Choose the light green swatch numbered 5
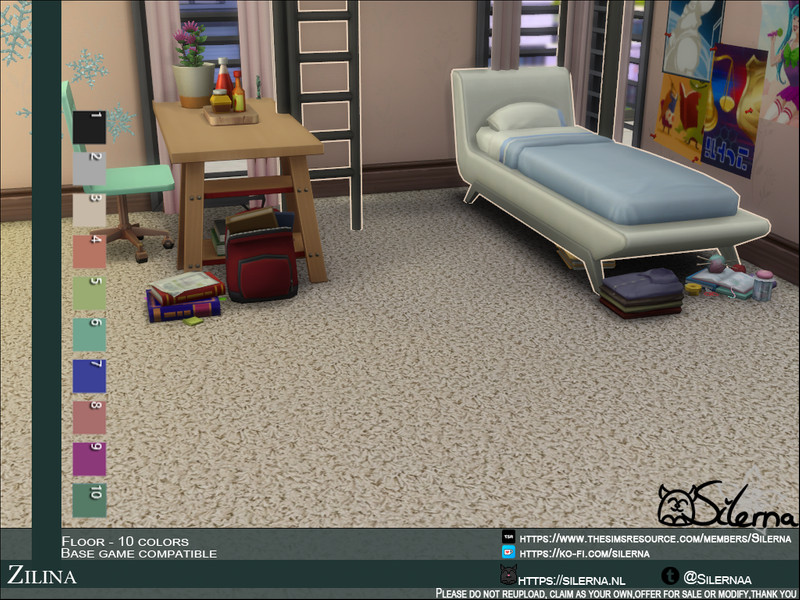This screenshot has height=600, width=800. pyautogui.click(x=89, y=293)
